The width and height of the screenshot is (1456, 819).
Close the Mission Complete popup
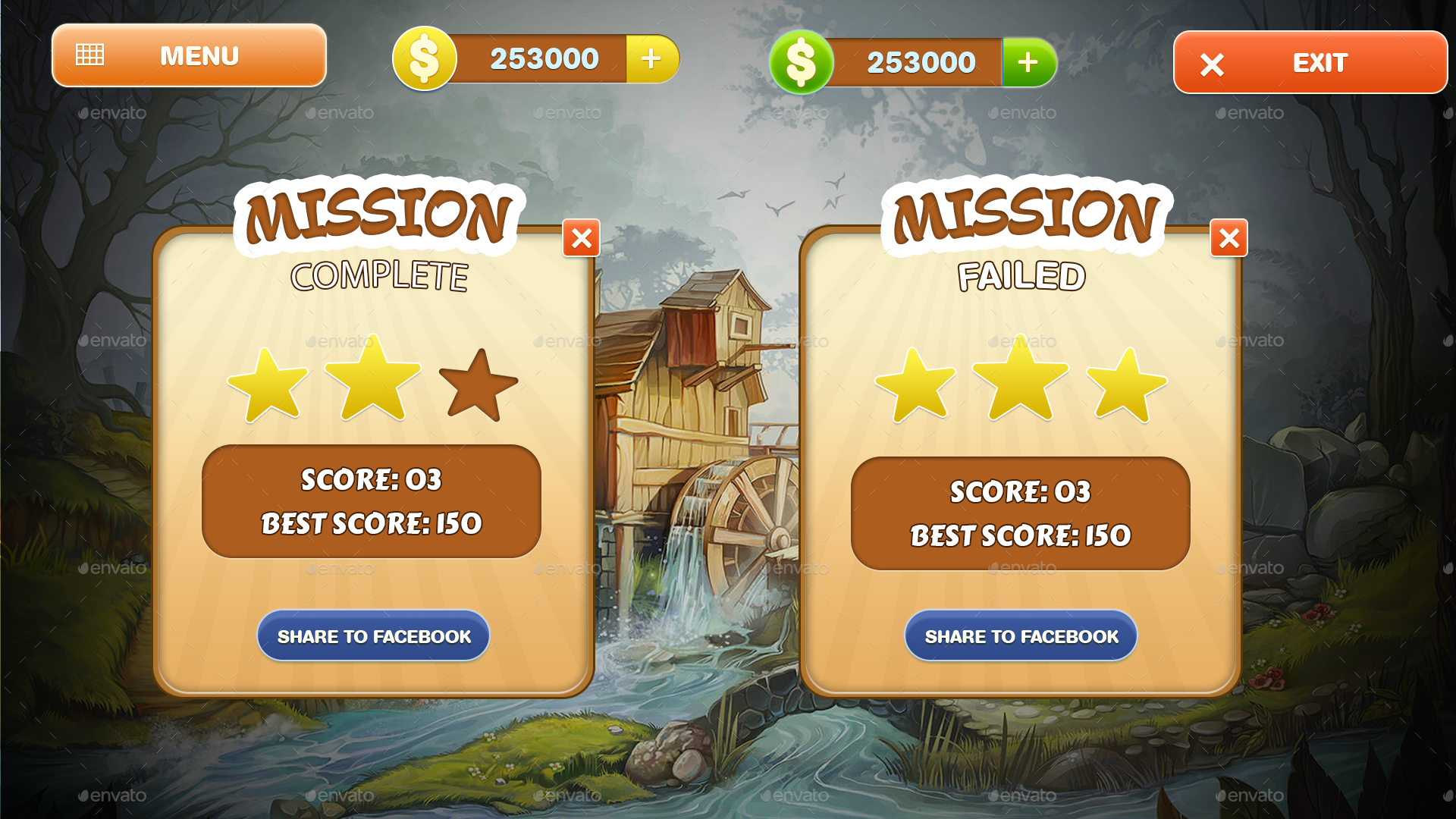pyautogui.click(x=581, y=239)
